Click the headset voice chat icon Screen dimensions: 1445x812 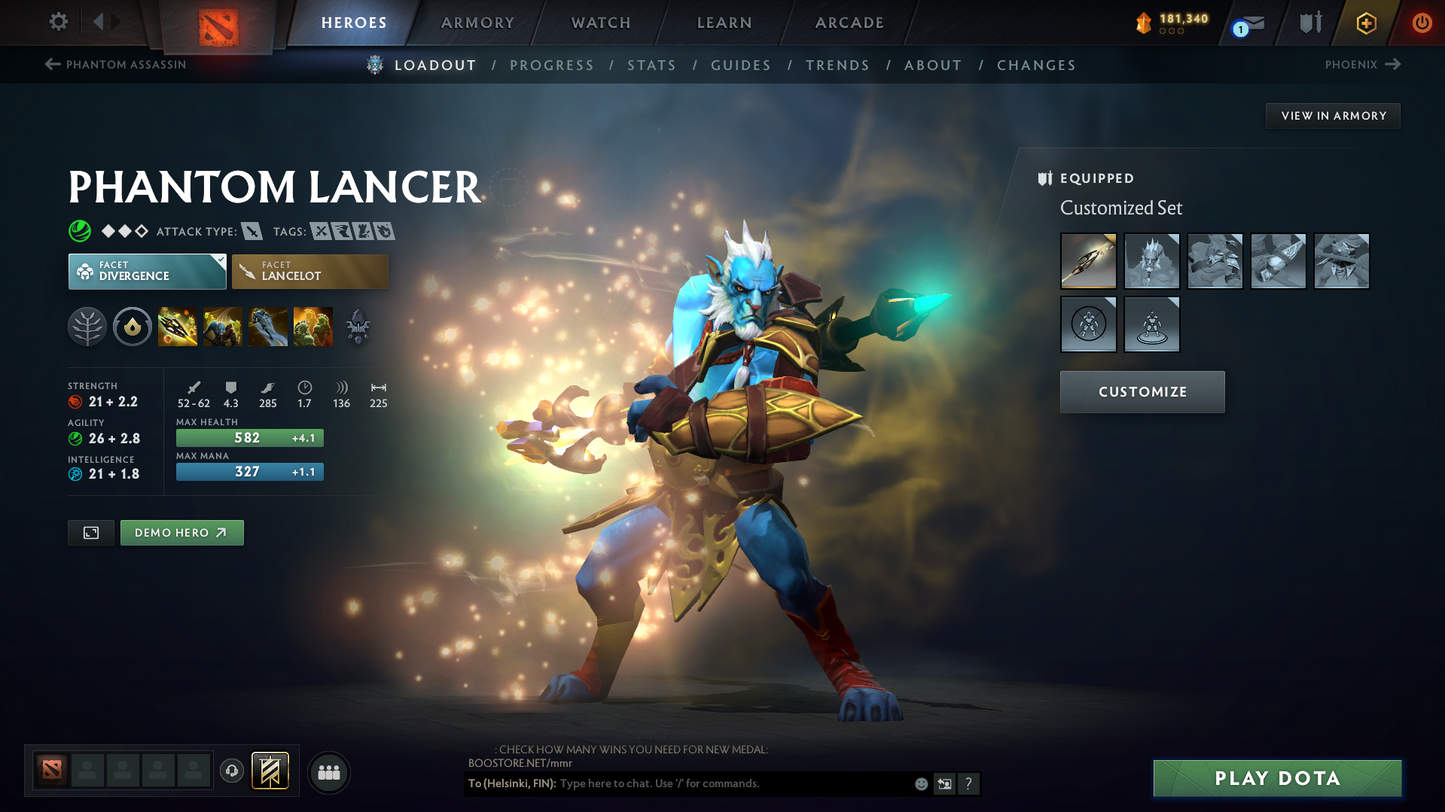coord(230,770)
